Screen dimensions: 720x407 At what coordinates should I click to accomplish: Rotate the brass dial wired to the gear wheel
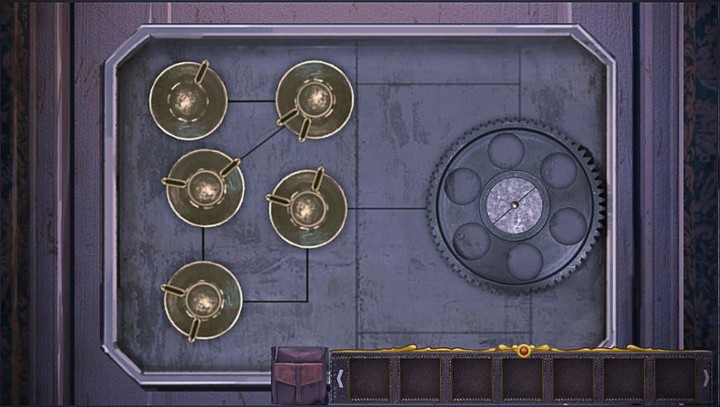tap(308, 208)
